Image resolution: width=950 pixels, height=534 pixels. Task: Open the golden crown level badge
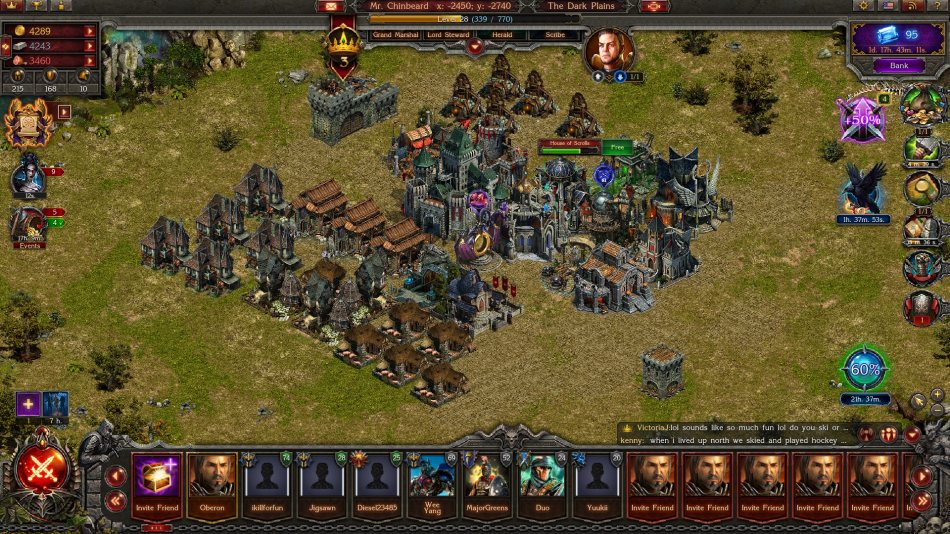tap(343, 45)
